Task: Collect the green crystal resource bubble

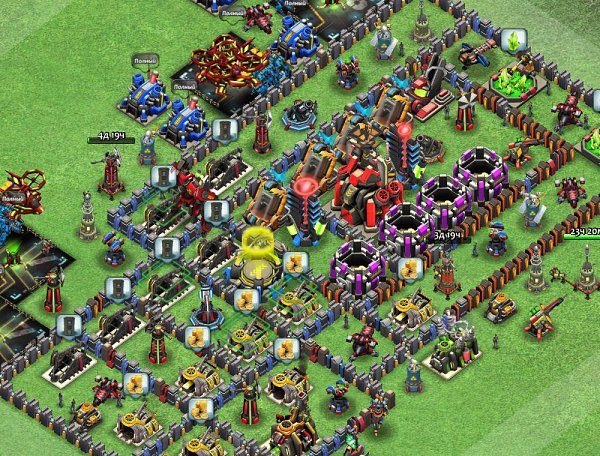Action: 515,42
